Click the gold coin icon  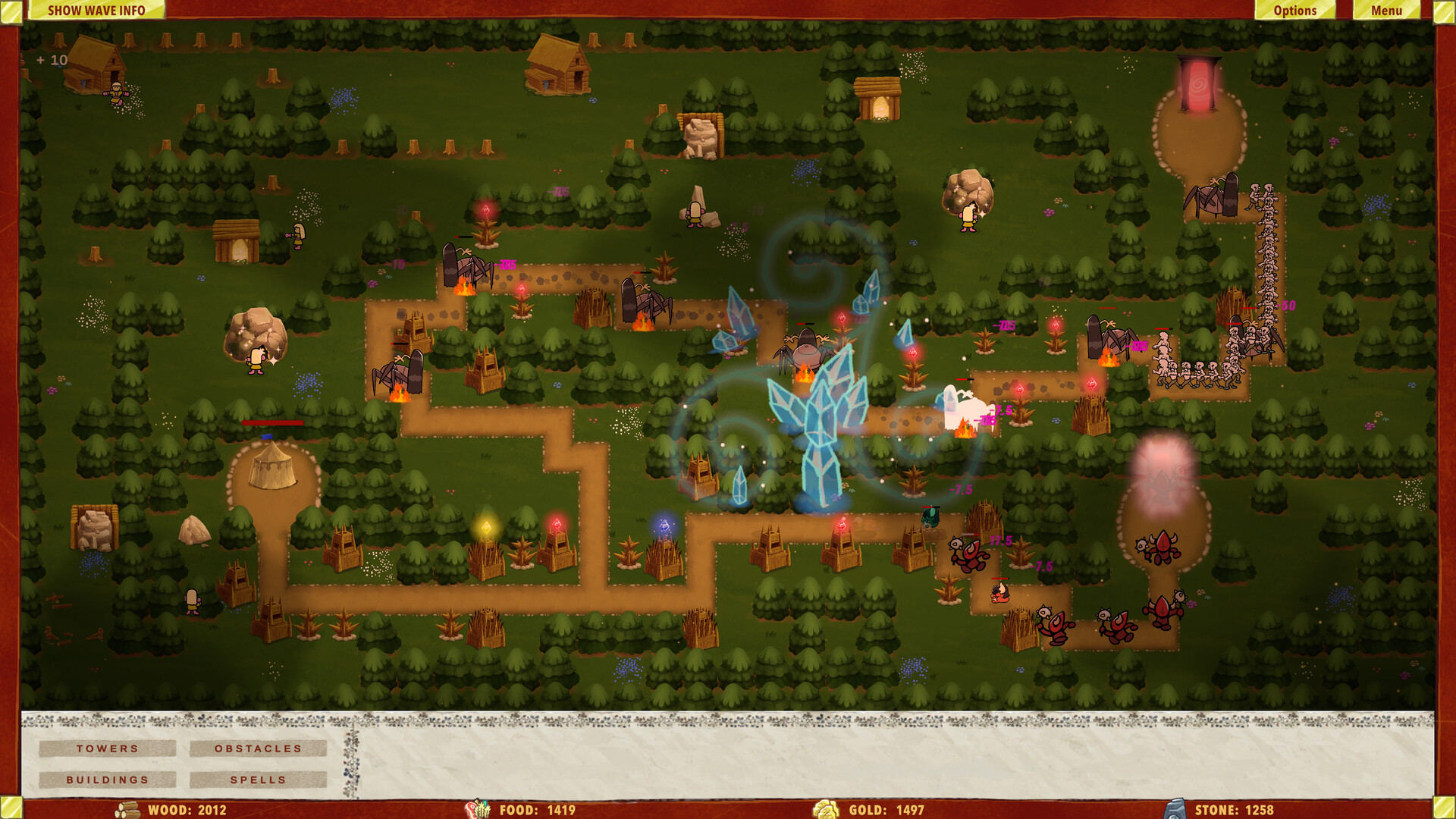[827, 809]
